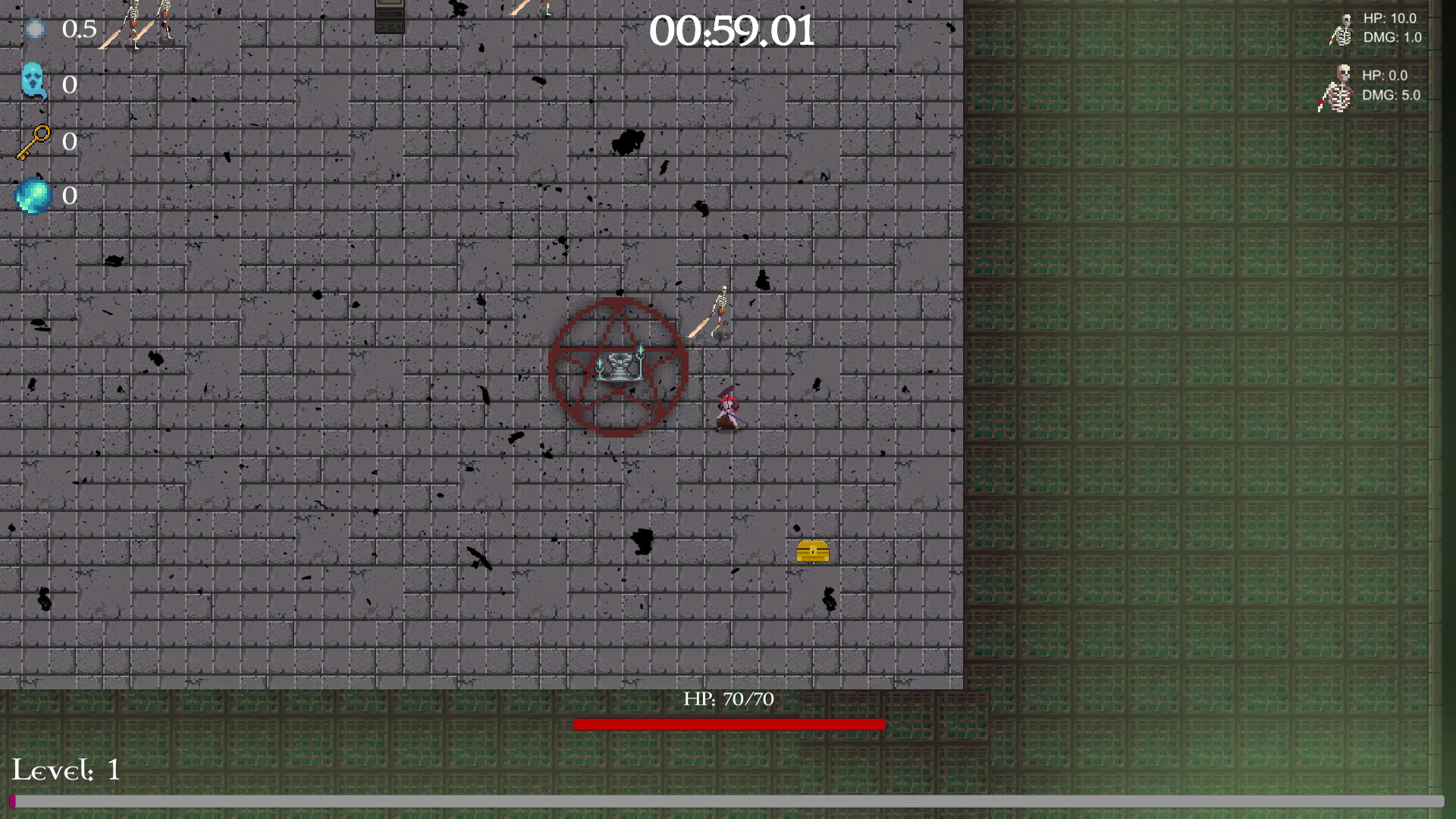Open the treasure chest on the floor
The height and width of the screenshot is (819, 1456).
812,551
